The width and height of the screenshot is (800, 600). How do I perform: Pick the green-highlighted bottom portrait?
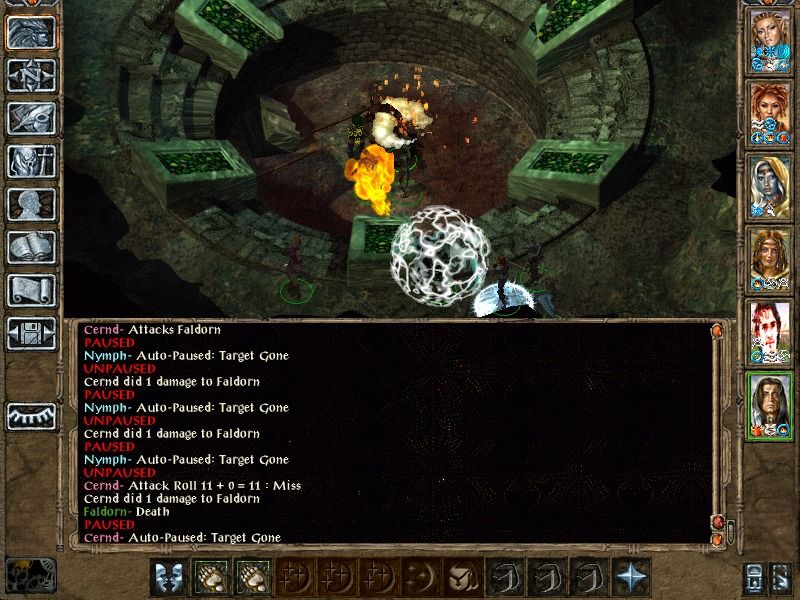pos(767,405)
